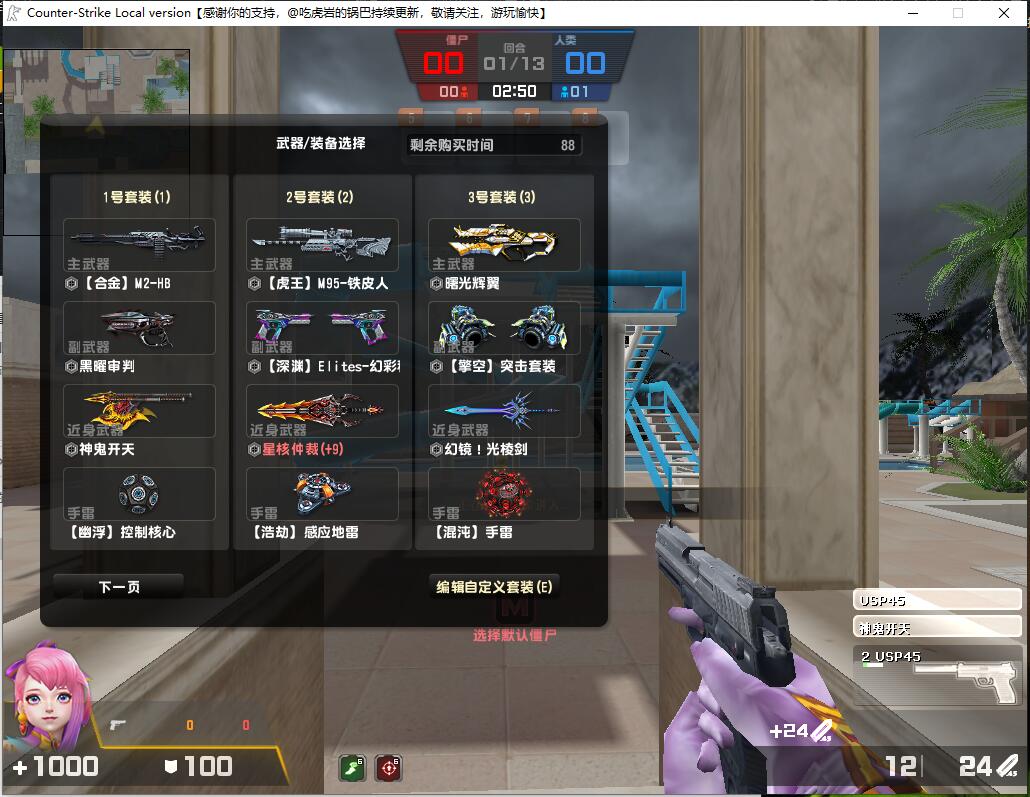The height and width of the screenshot is (797, 1030).
Task: Choose the 黑曜审判 secondary weapon slot
Action: pos(139,328)
